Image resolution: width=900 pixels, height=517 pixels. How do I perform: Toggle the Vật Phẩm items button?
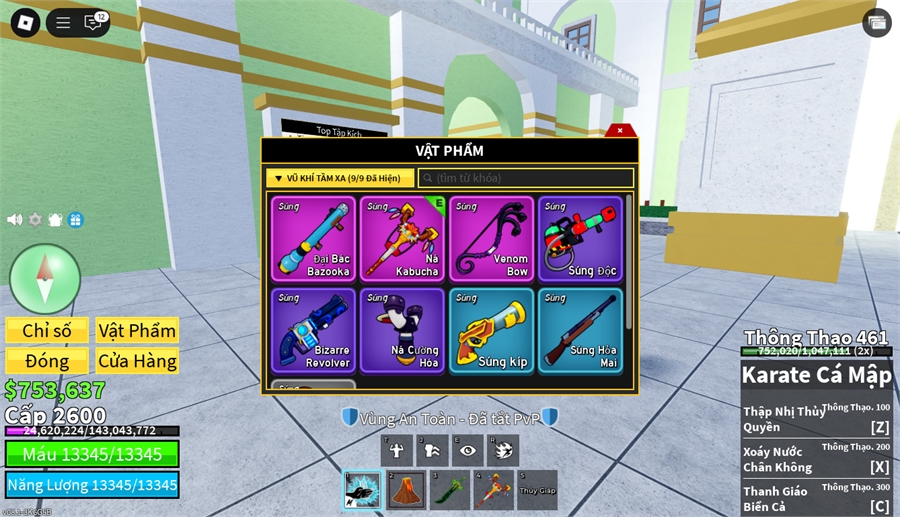137,331
